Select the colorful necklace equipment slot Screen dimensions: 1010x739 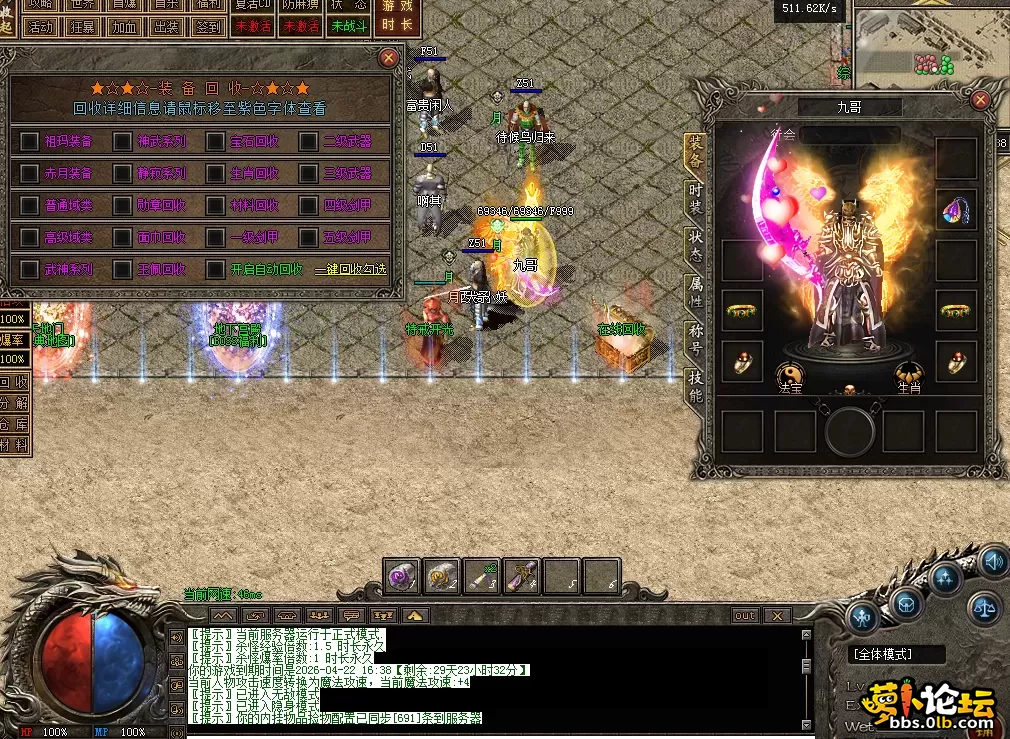pyautogui.click(x=956, y=210)
